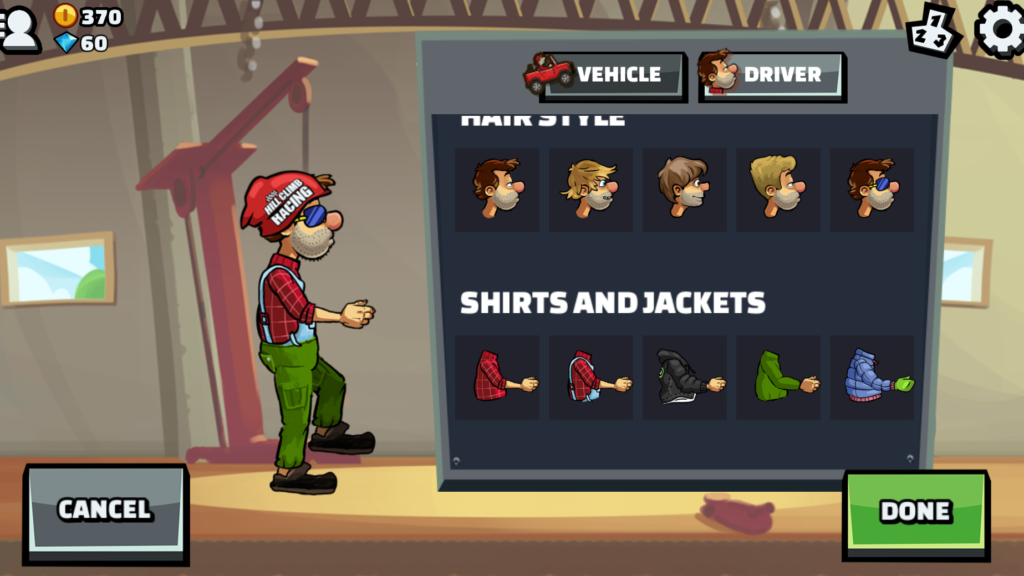Equip the plain red plaid shirt

(x=497, y=377)
